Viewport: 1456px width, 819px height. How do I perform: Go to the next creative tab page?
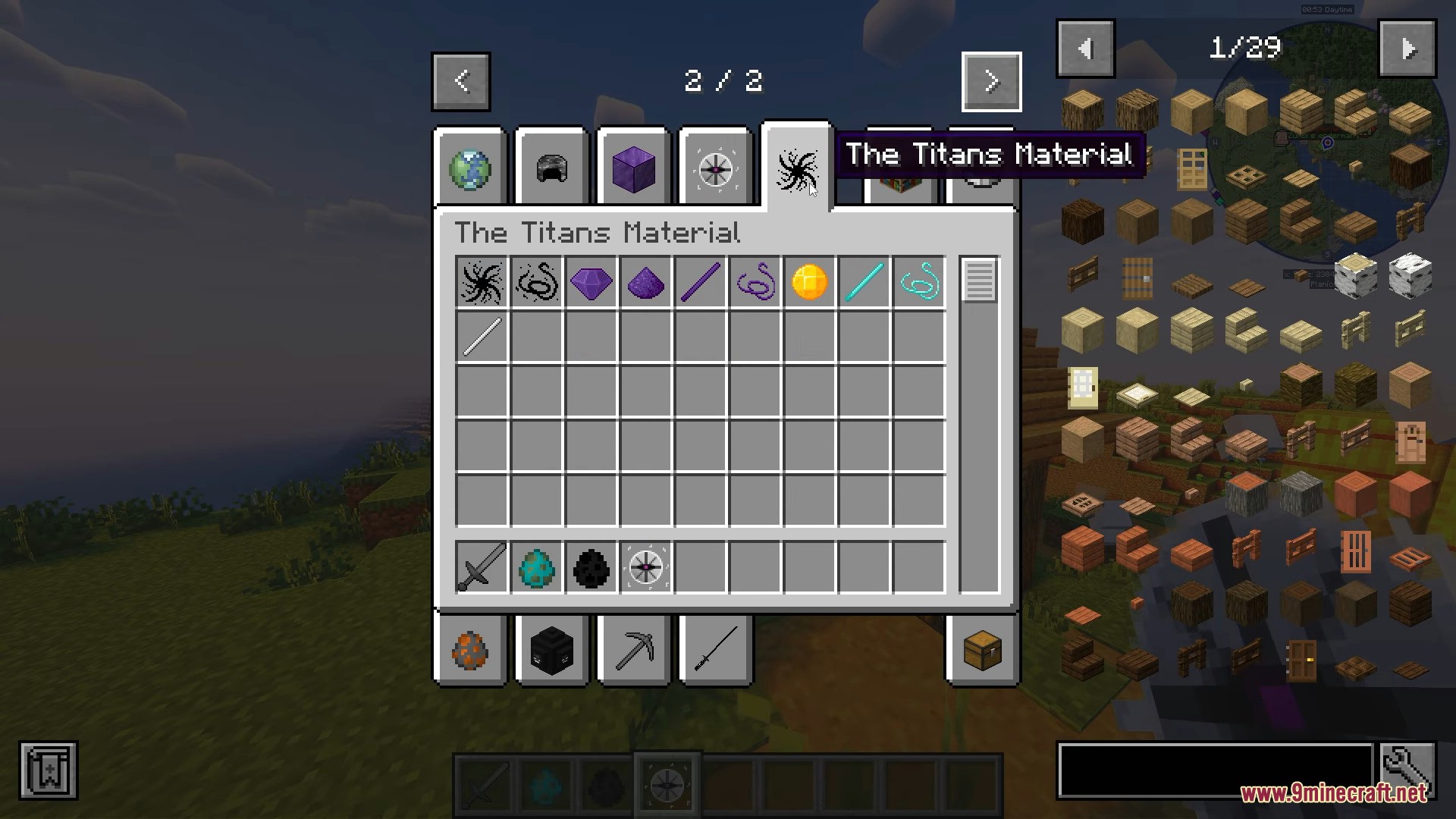pos(991,81)
